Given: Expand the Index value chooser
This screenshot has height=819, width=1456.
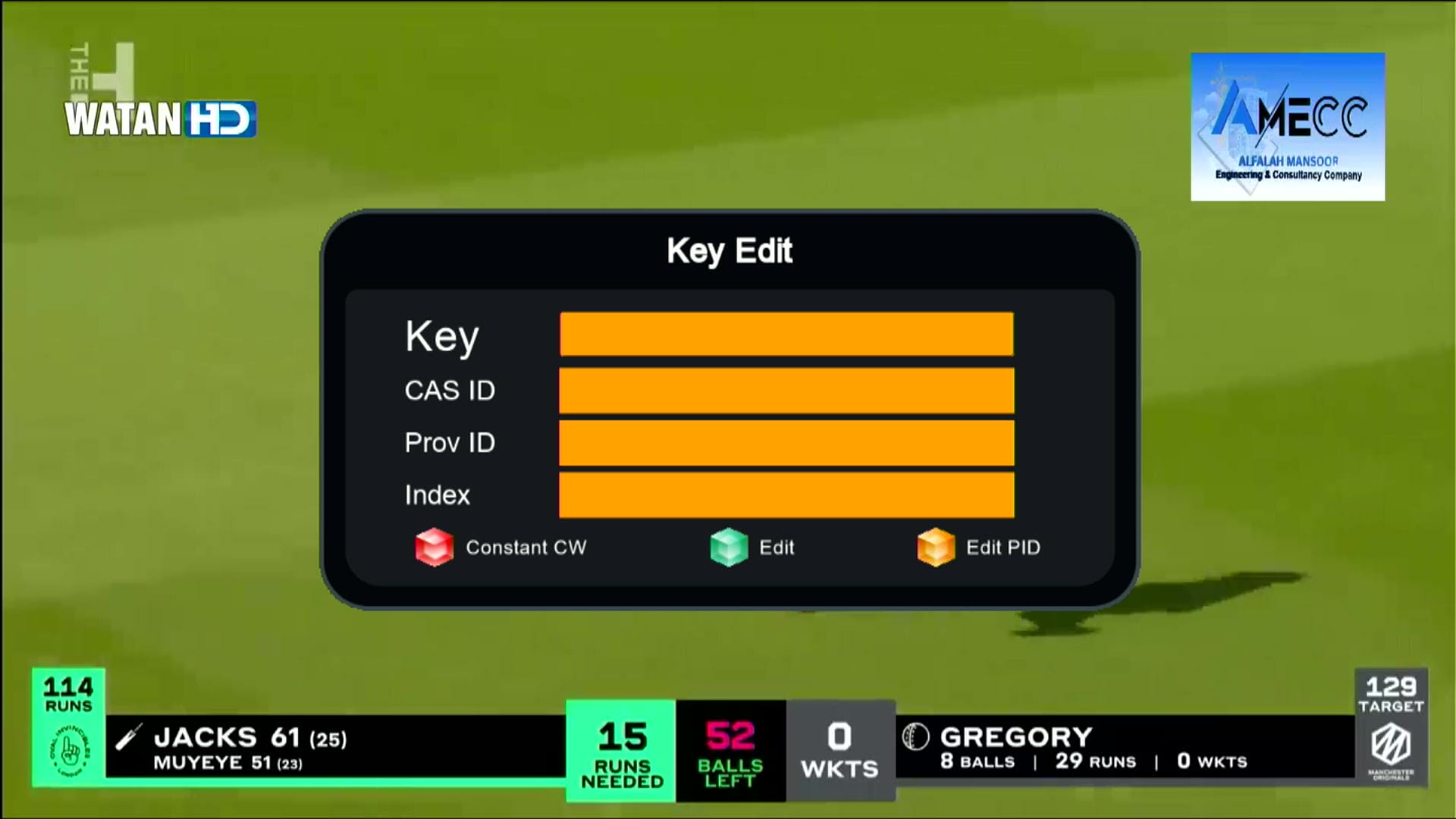Looking at the screenshot, I should coord(786,495).
